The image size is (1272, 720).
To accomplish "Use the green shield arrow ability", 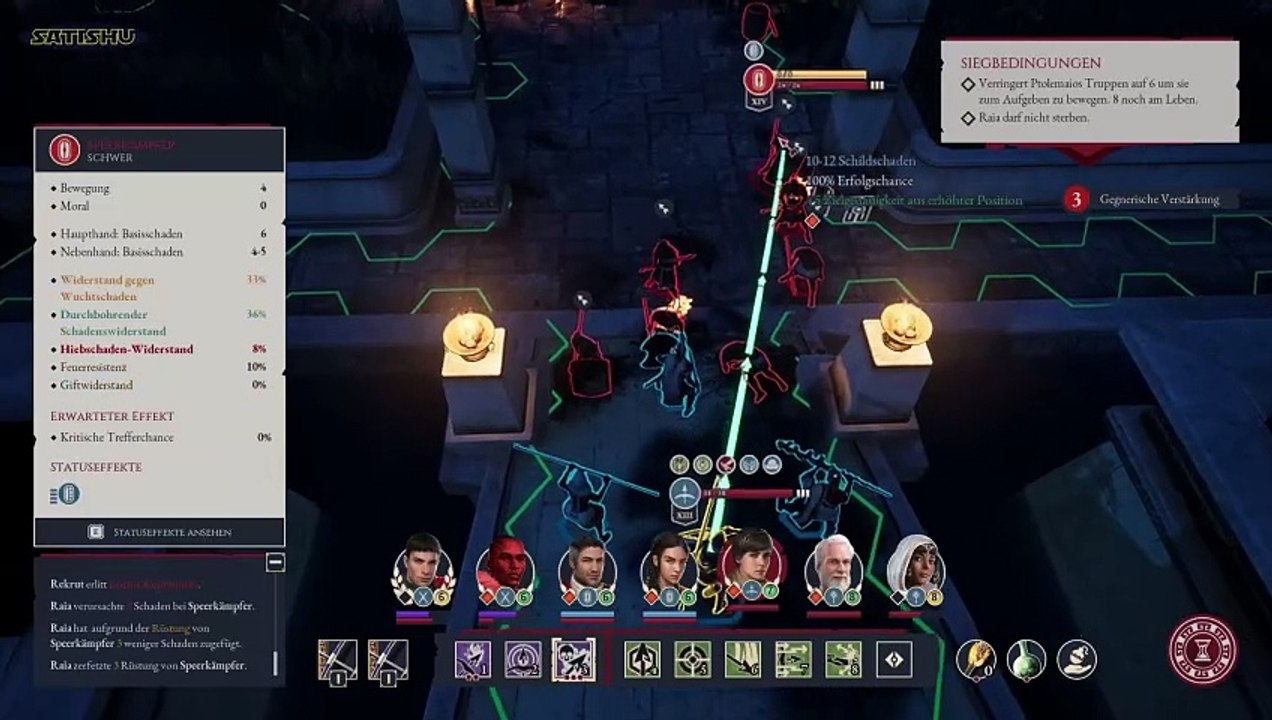I will point(642,660).
